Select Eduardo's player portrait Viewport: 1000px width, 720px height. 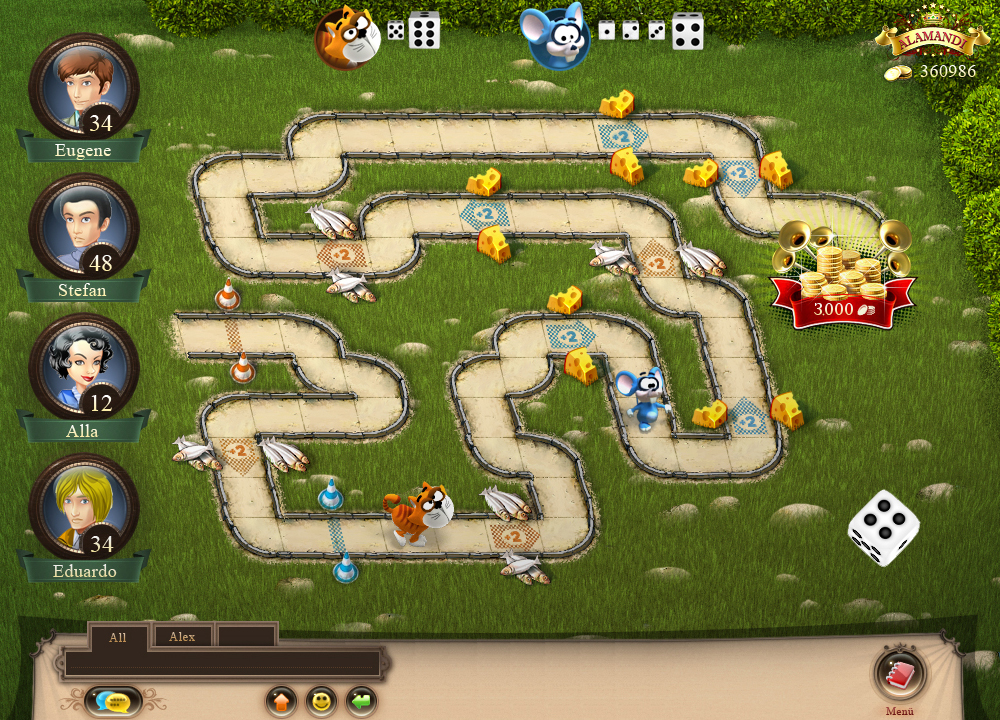coord(83,508)
